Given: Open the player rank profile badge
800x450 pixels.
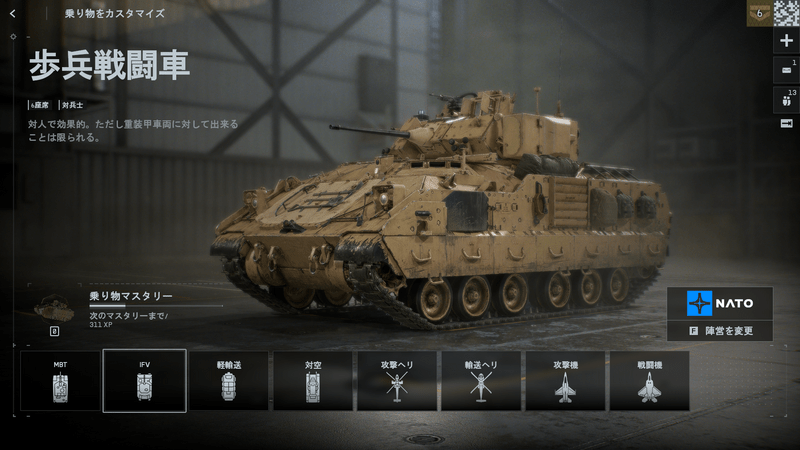Looking at the screenshot, I should 760,13.
